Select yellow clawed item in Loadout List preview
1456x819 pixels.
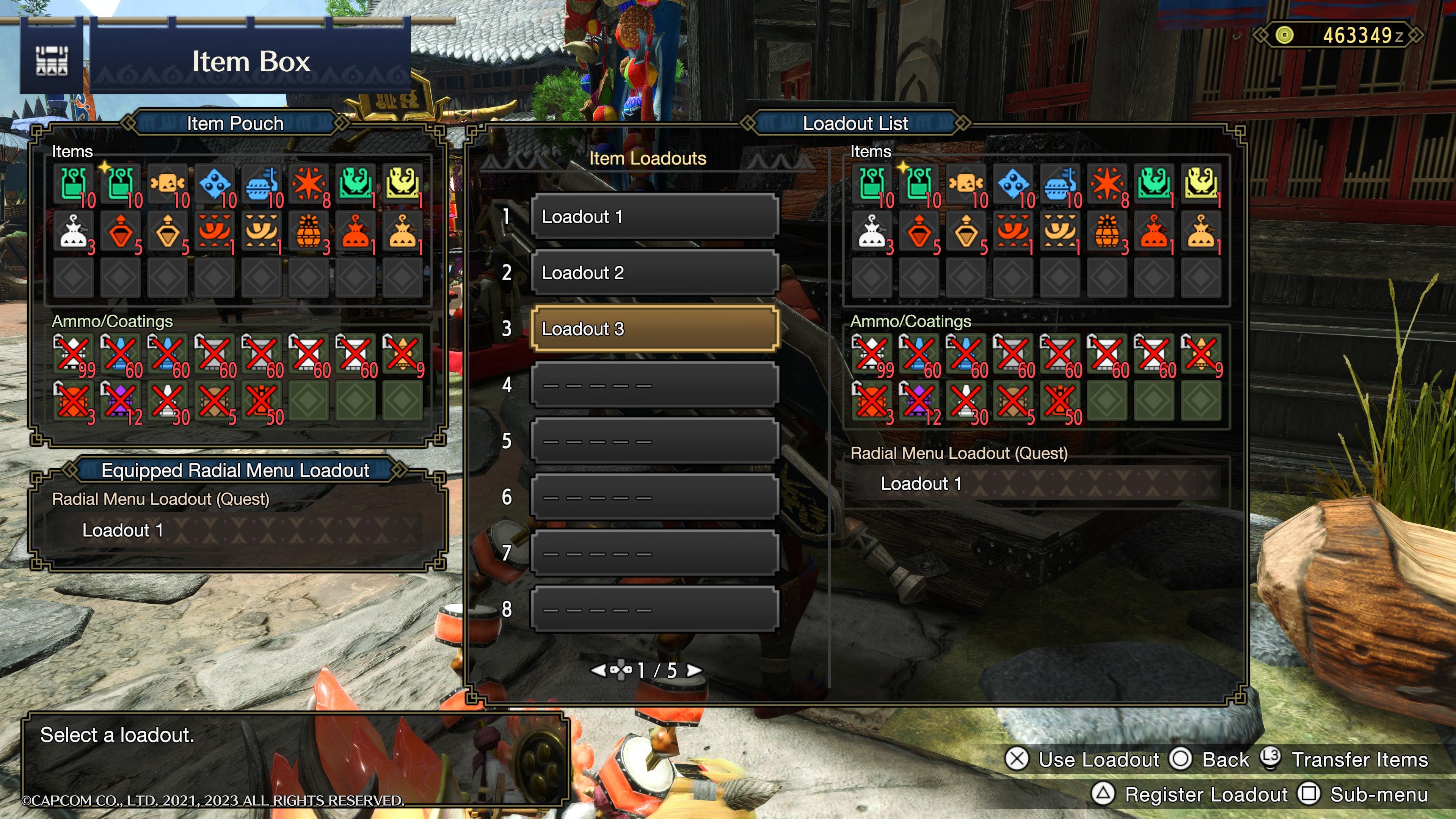pyautogui.click(x=1201, y=184)
